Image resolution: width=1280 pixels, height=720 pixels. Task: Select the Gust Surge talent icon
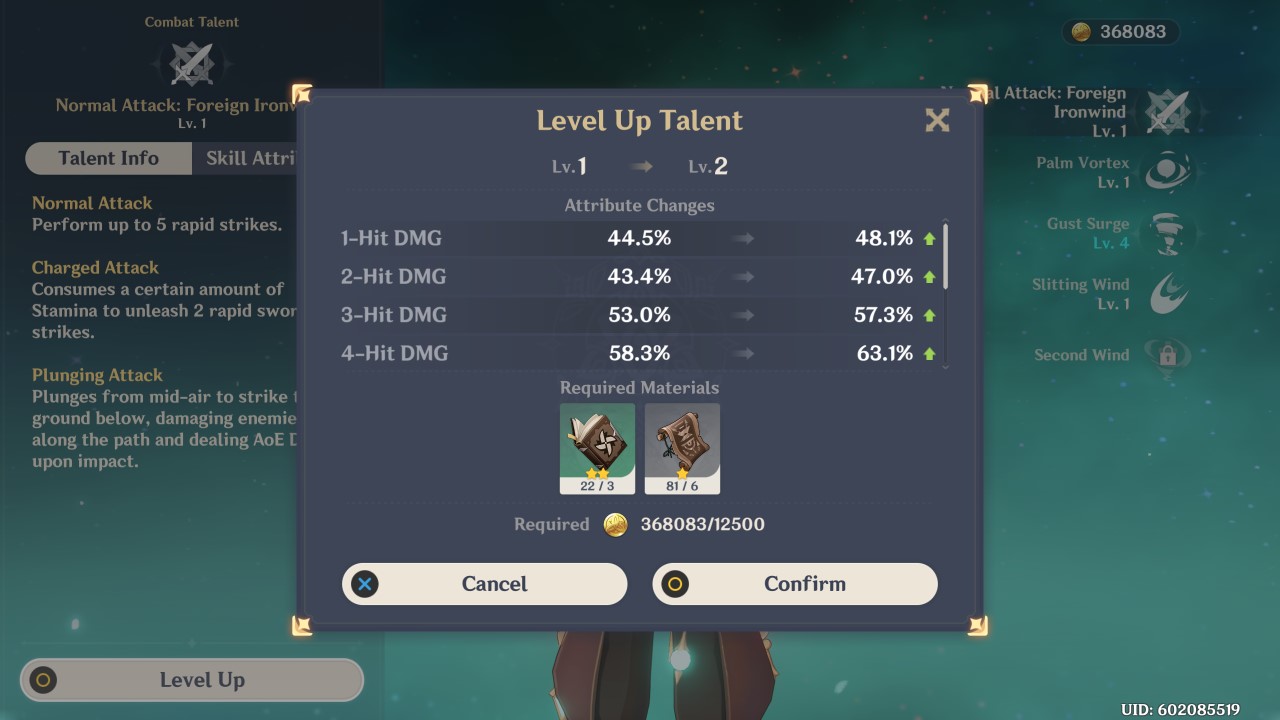tap(1168, 232)
